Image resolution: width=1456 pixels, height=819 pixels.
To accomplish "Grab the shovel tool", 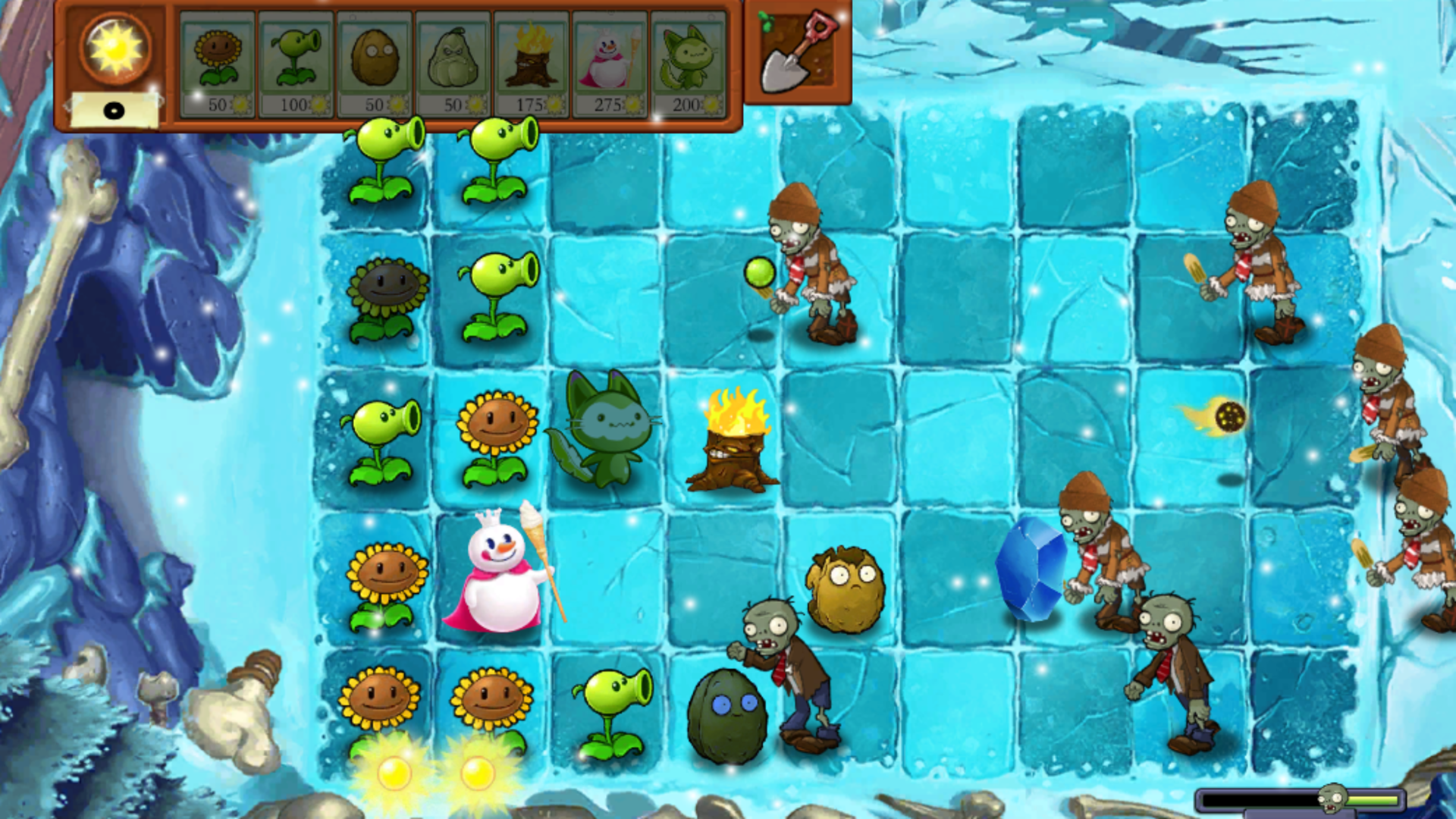I will (793, 53).
